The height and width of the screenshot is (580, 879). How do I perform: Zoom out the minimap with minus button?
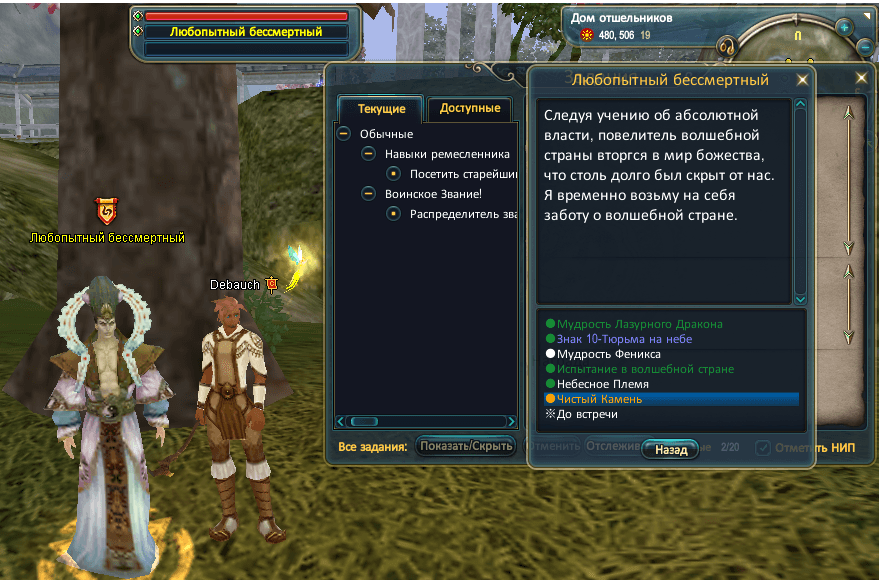(x=865, y=46)
